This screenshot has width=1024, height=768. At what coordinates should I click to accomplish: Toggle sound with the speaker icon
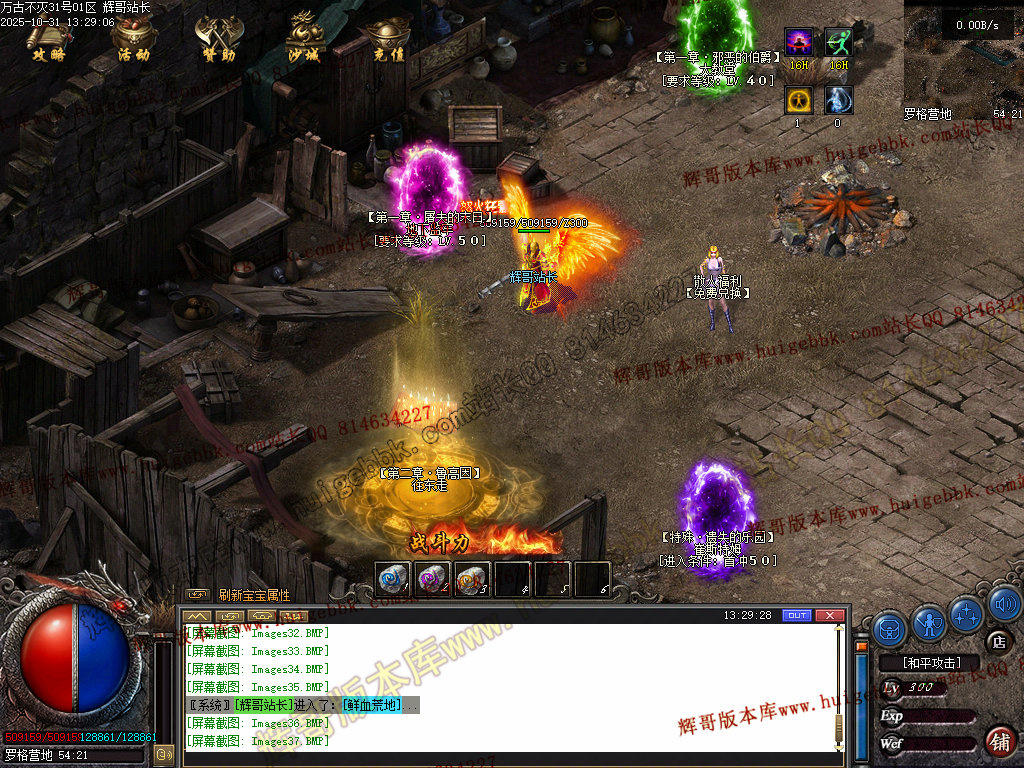(1005, 603)
